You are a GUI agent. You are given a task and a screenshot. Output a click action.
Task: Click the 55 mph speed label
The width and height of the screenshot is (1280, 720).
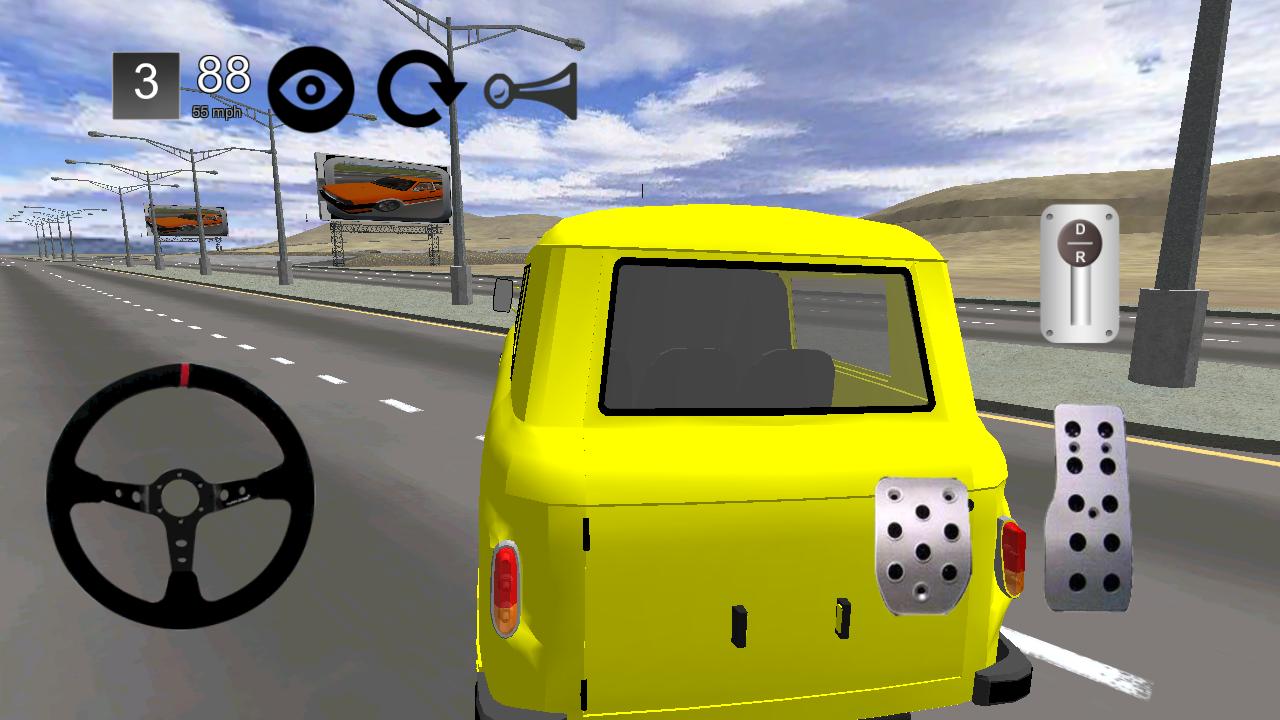(219, 112)
